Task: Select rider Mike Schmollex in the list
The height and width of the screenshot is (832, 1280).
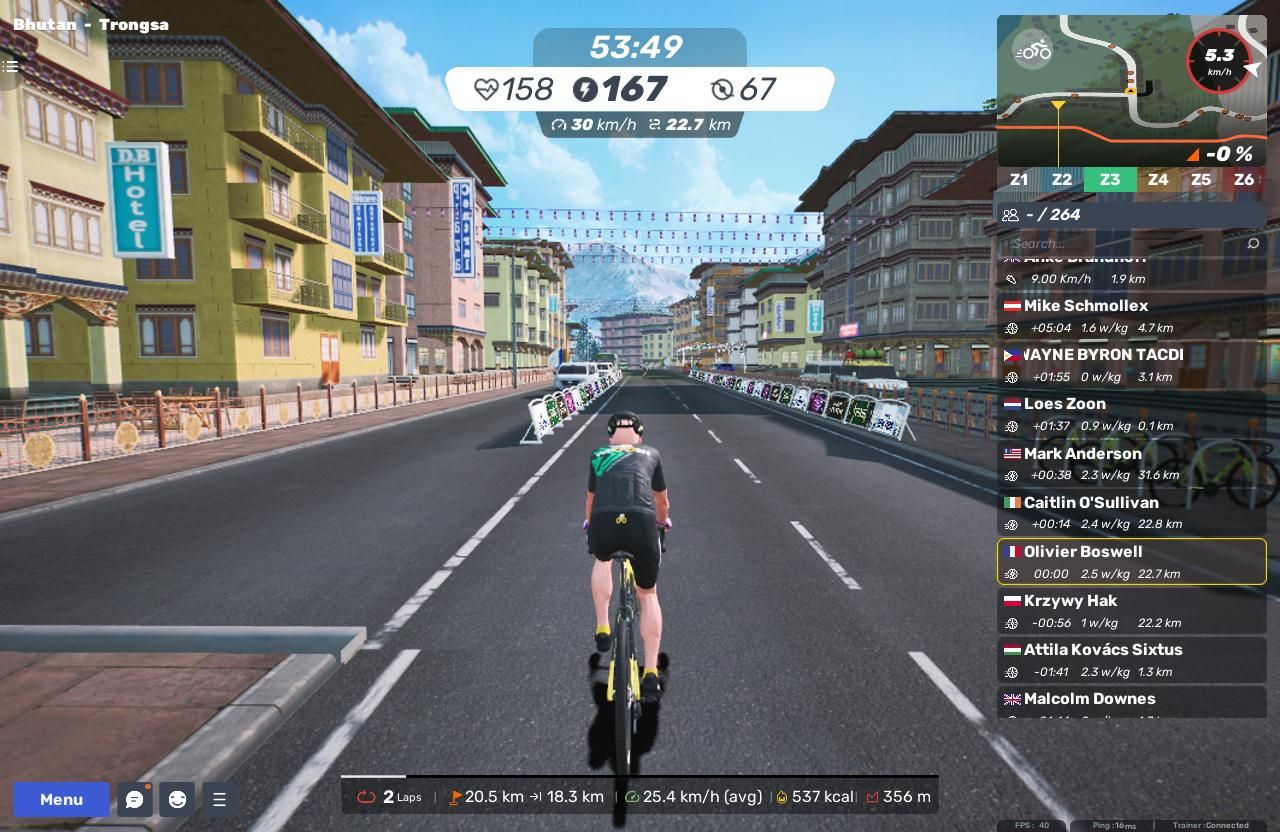Action: point(1131,316)
